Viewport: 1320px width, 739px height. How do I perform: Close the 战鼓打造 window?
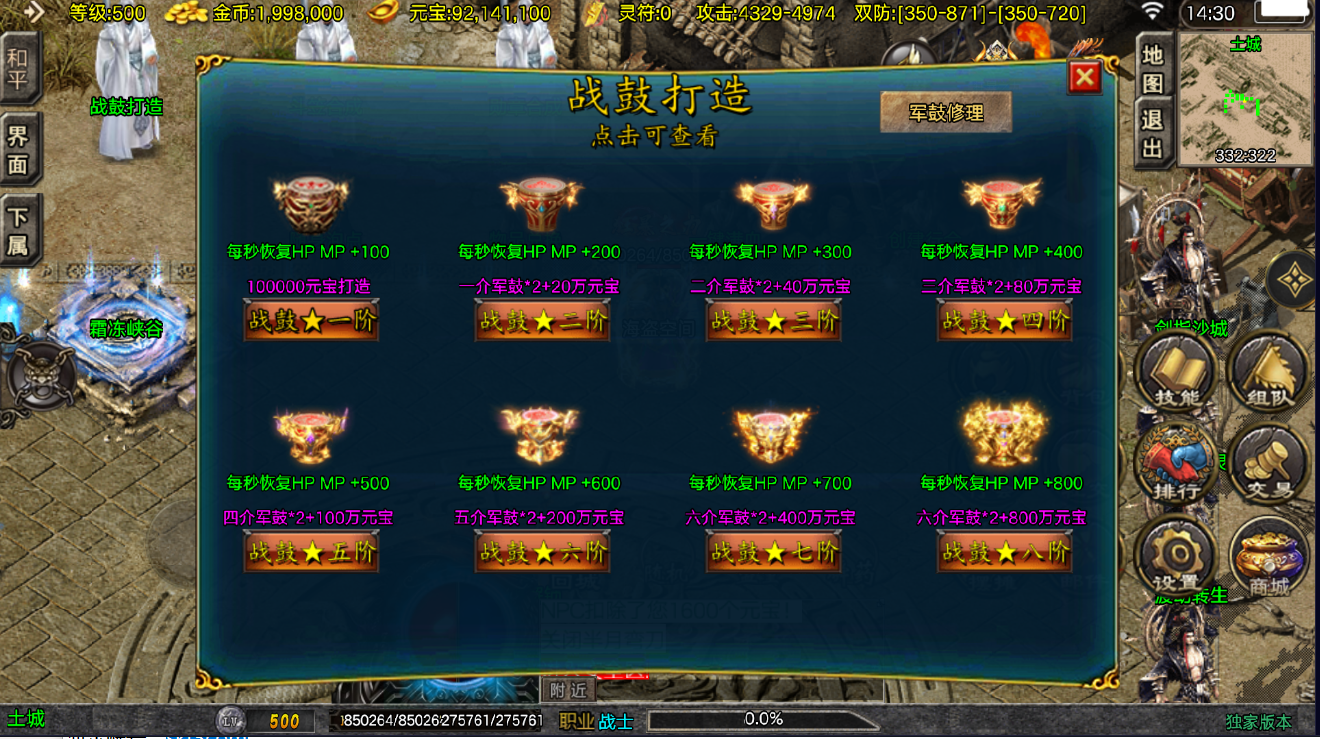[1084, 78]
